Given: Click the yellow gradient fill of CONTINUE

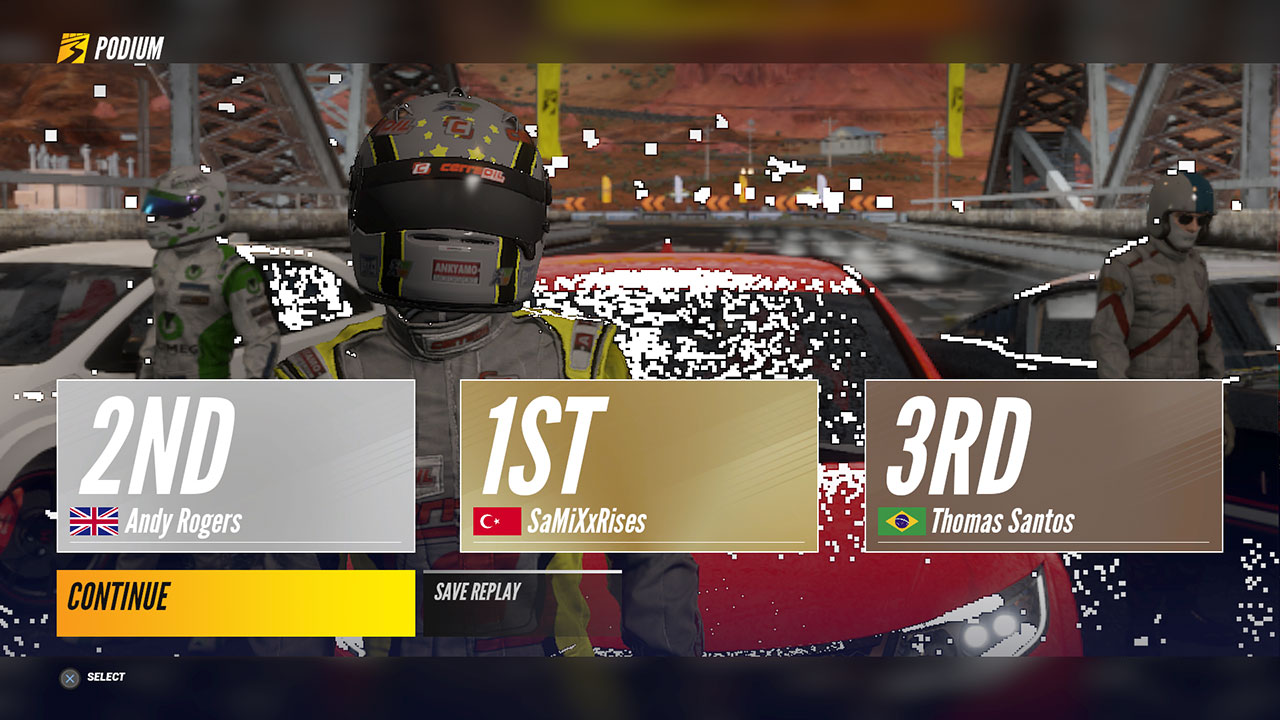Looking at the screenshot, I should pos(235,600).
